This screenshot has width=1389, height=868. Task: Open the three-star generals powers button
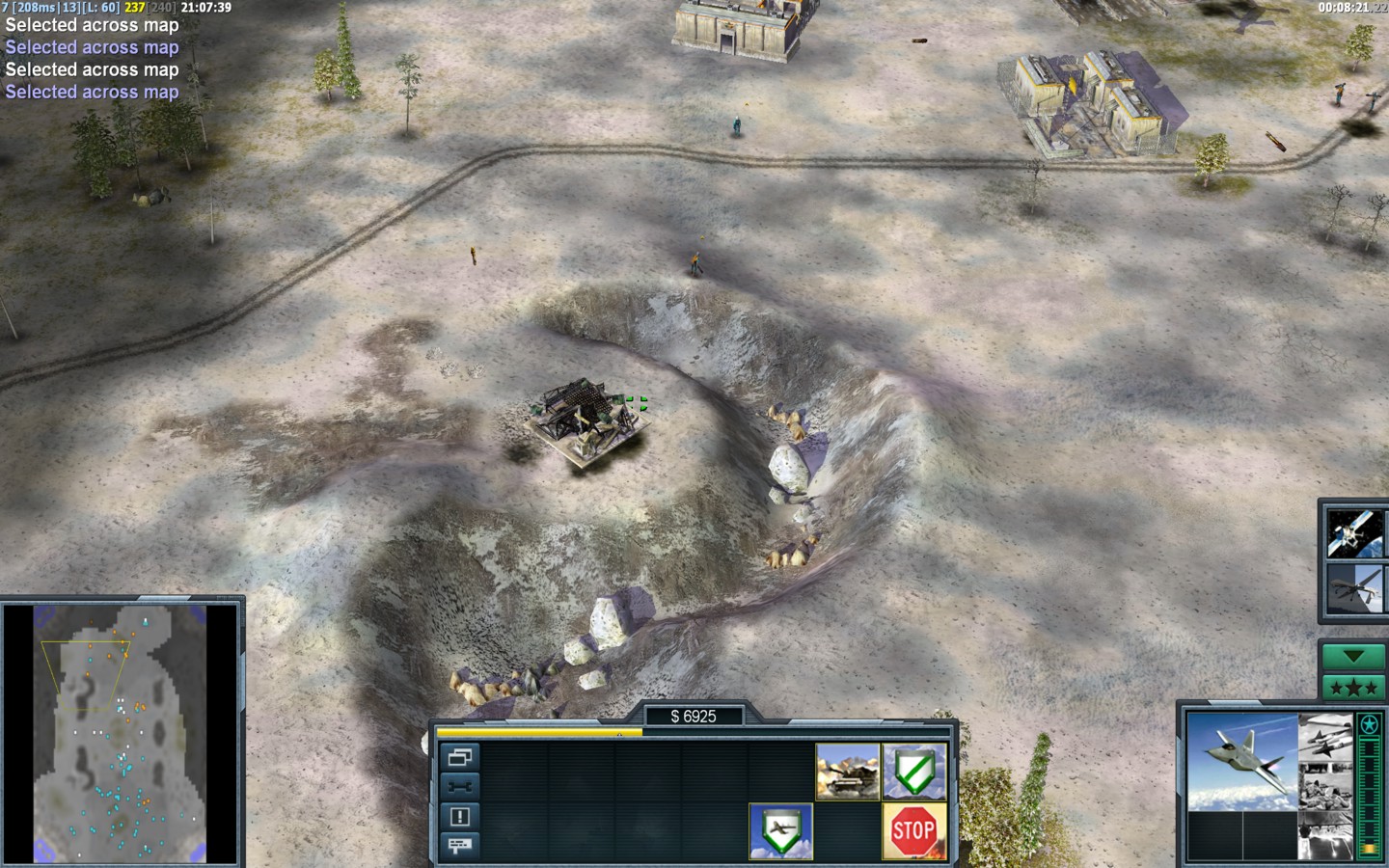(x=1353, y=688)
